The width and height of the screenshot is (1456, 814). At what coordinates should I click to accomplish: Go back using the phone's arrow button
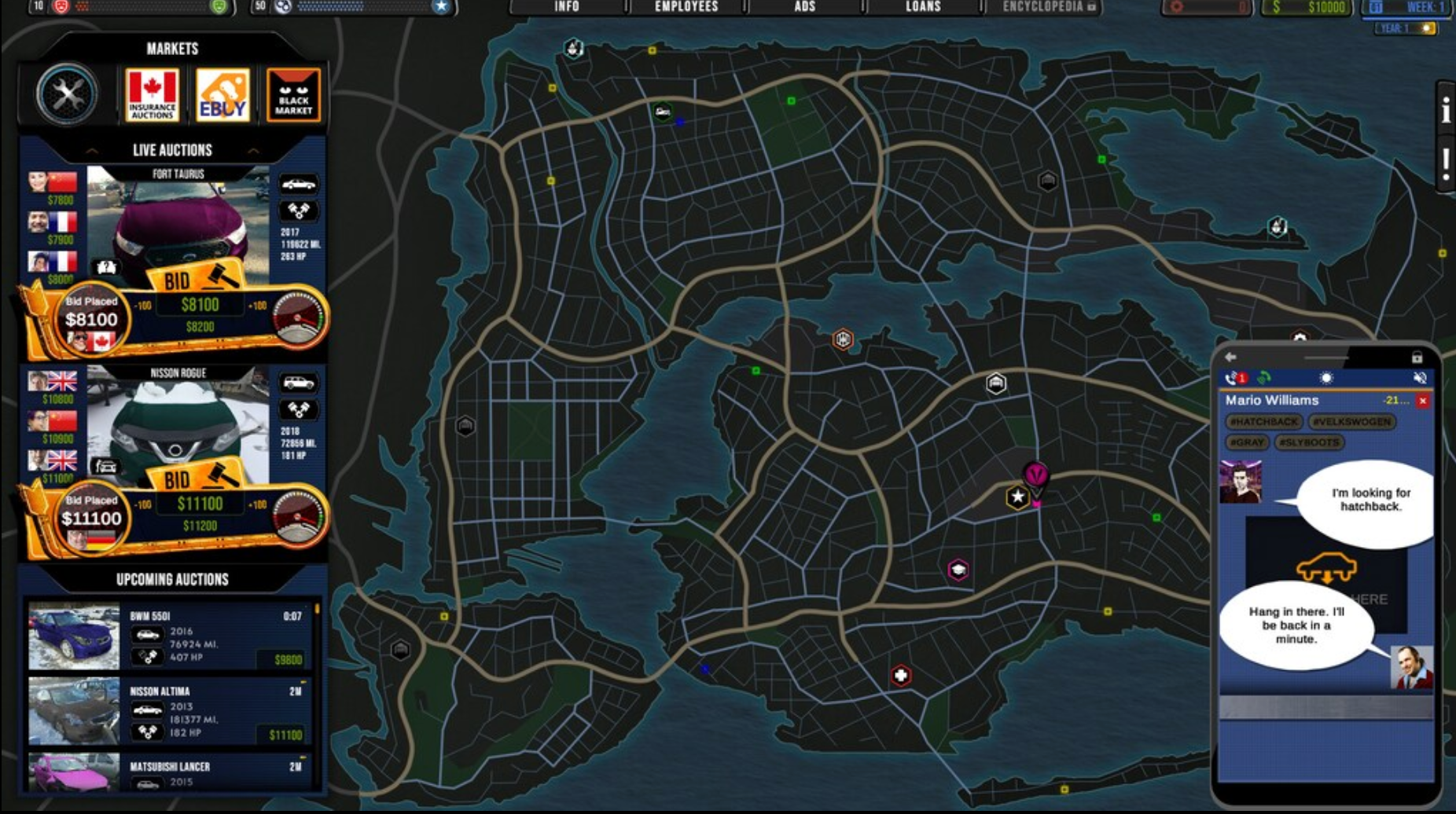coord(1230,357)
